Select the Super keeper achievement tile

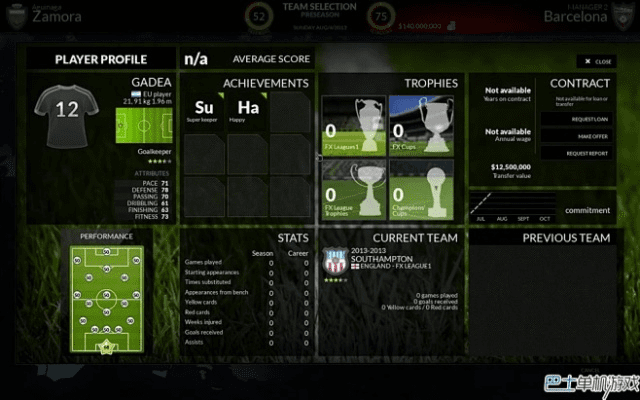coord(204,110)
